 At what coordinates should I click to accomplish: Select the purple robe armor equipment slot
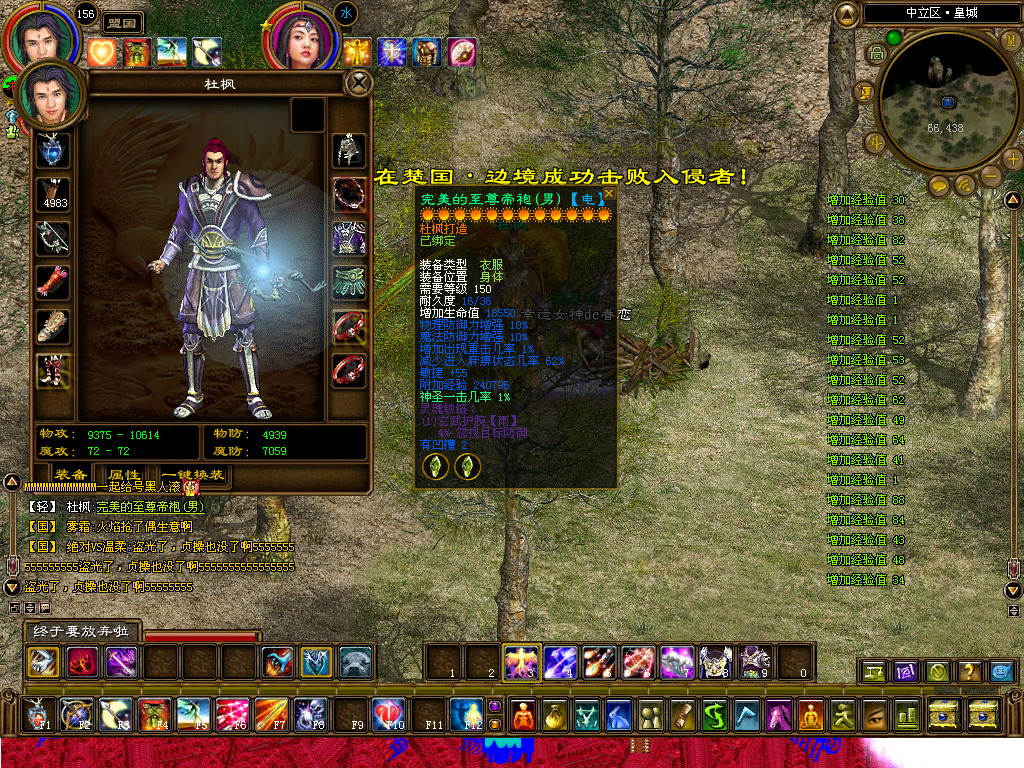click(349, 239)
